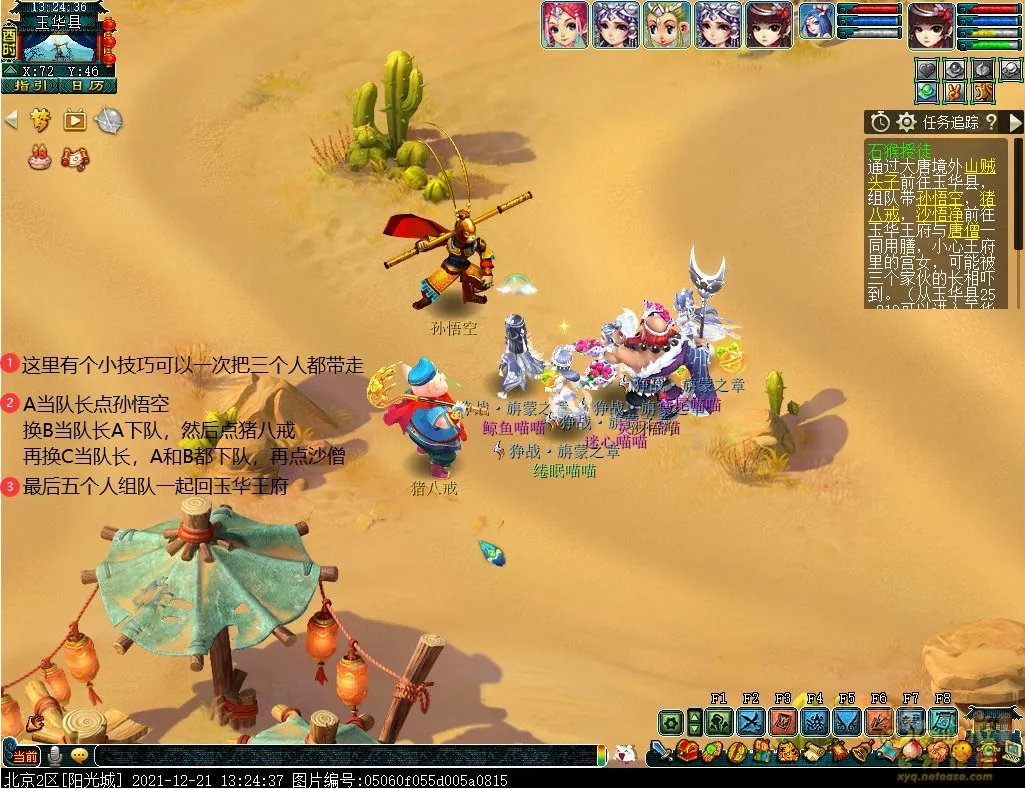The height and width of the screenshot is (789, 1025).
Task: Collapse the left icon row arrow
Action: 11,121
